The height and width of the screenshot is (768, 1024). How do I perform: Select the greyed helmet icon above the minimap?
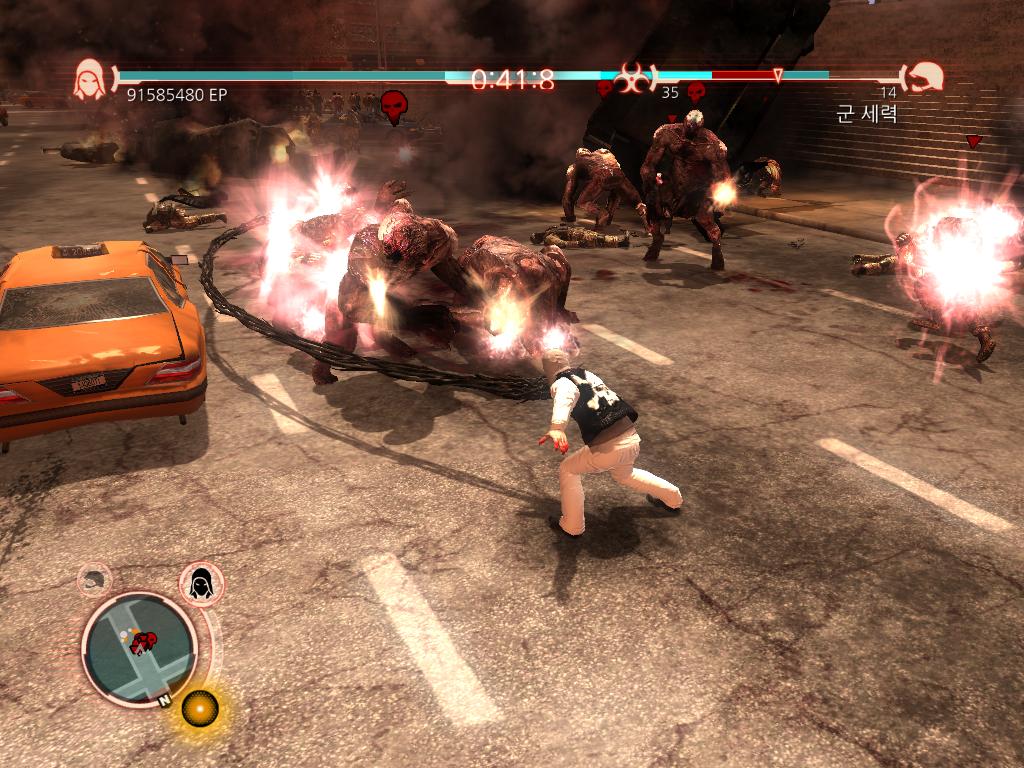[x=94, y=578]
